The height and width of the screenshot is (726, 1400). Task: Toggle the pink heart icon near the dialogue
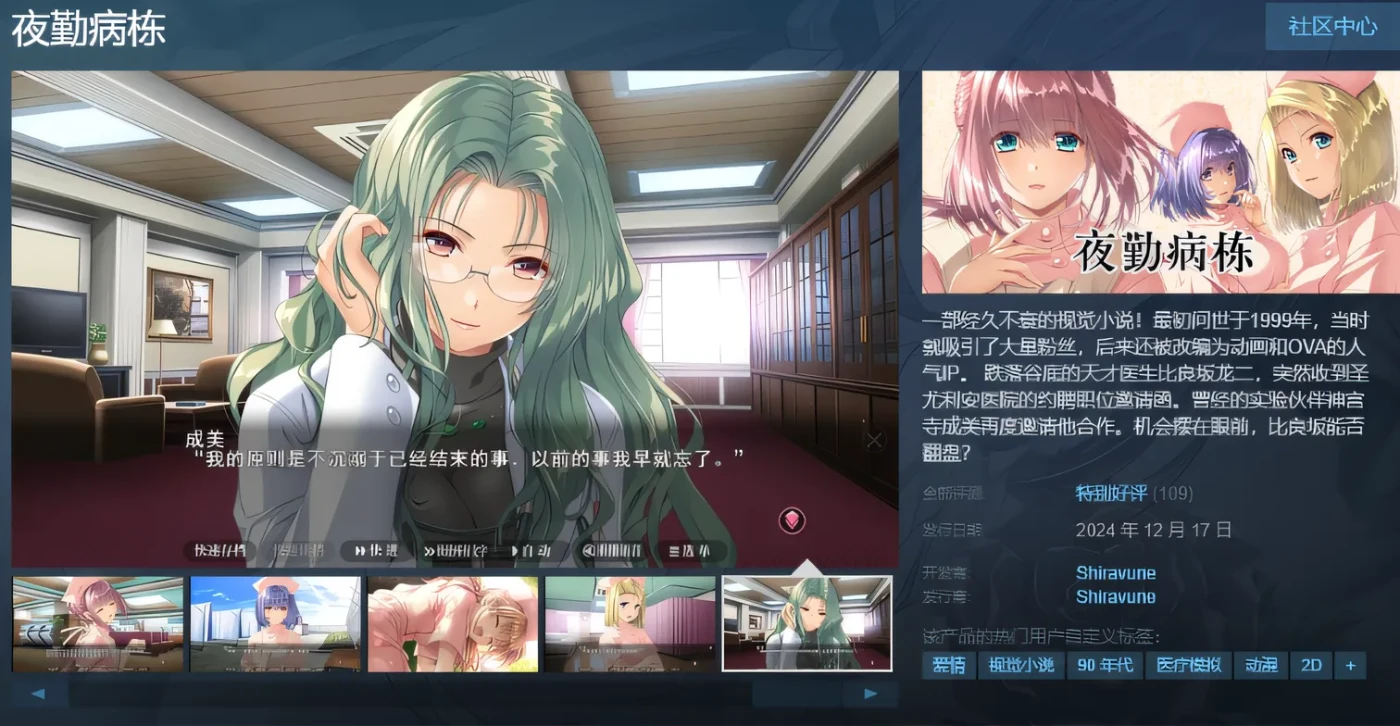coord(791,521)
